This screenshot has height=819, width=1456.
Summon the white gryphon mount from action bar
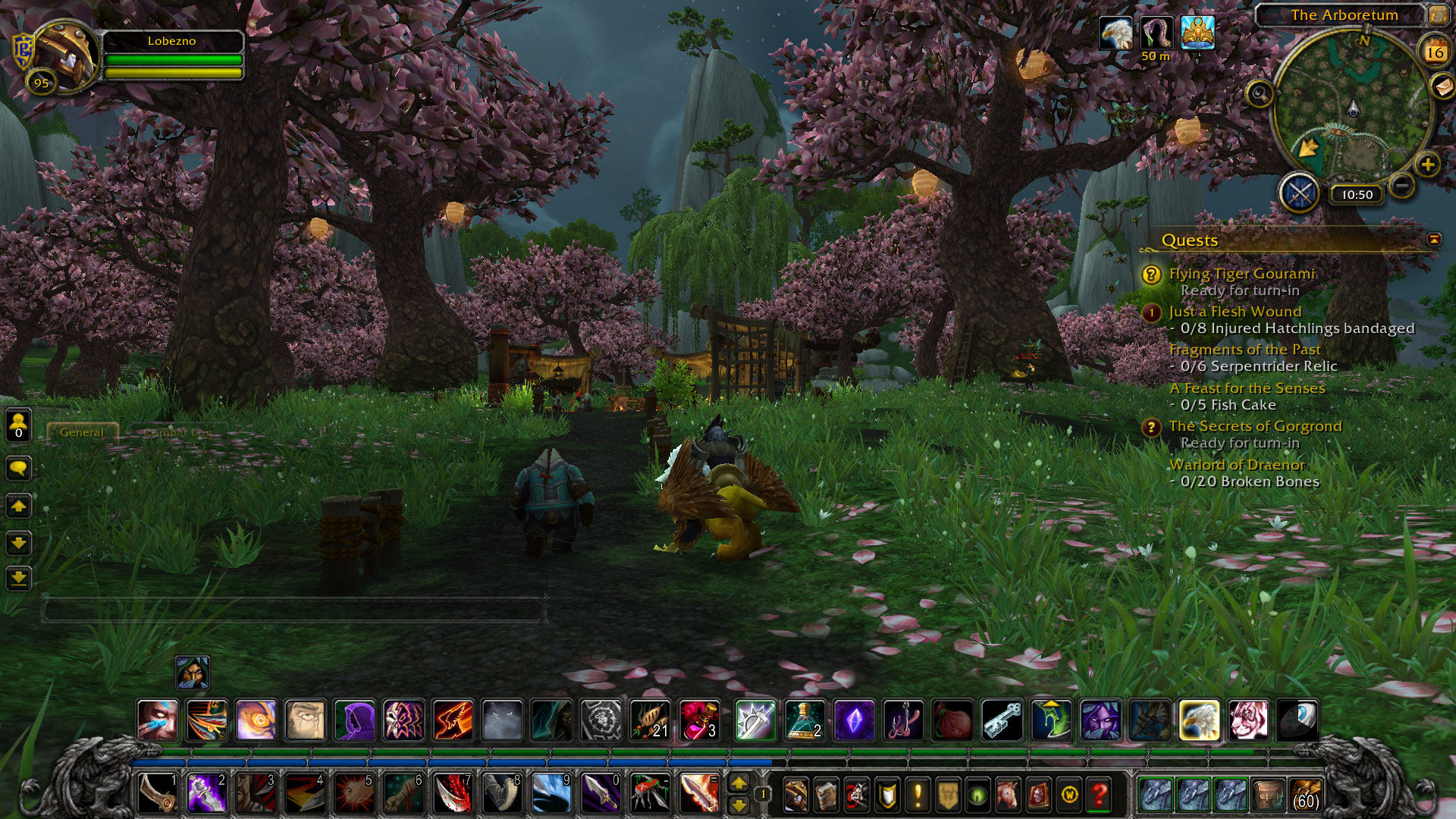click(x=1199, y=720)
